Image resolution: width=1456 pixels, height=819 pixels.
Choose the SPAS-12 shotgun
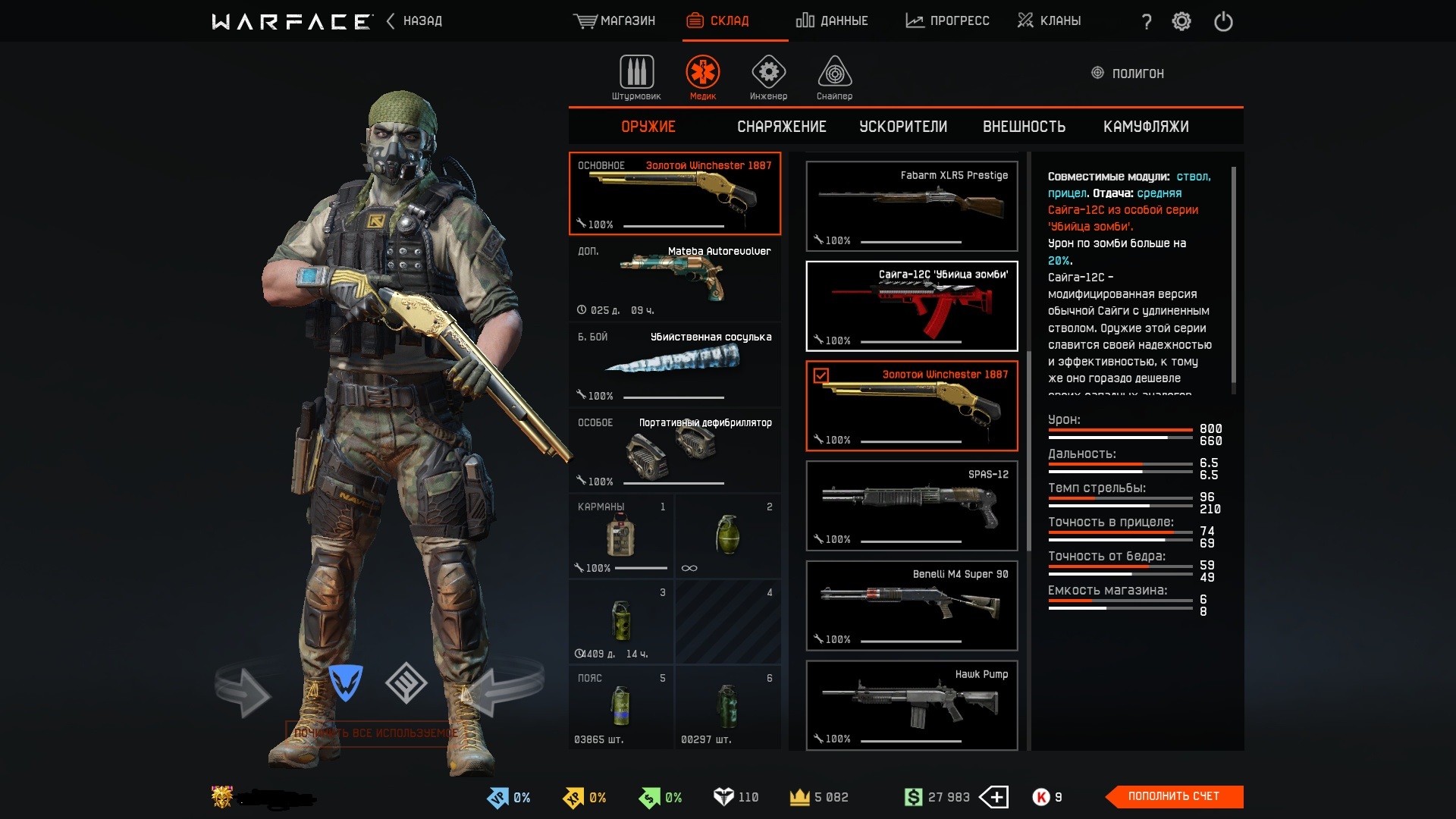[912, 505]
